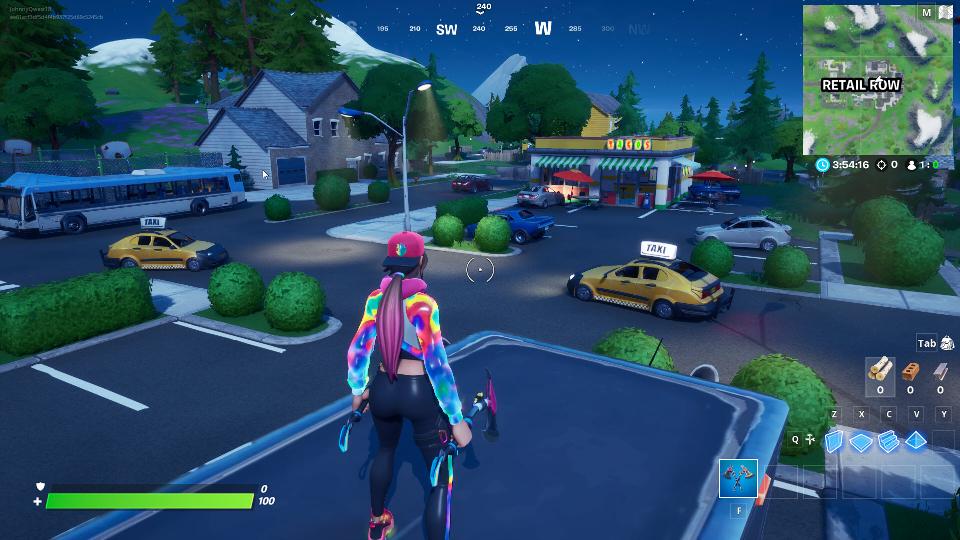Choose the stairs building piece
960x540 pixels.
click(x=889, y=441)
